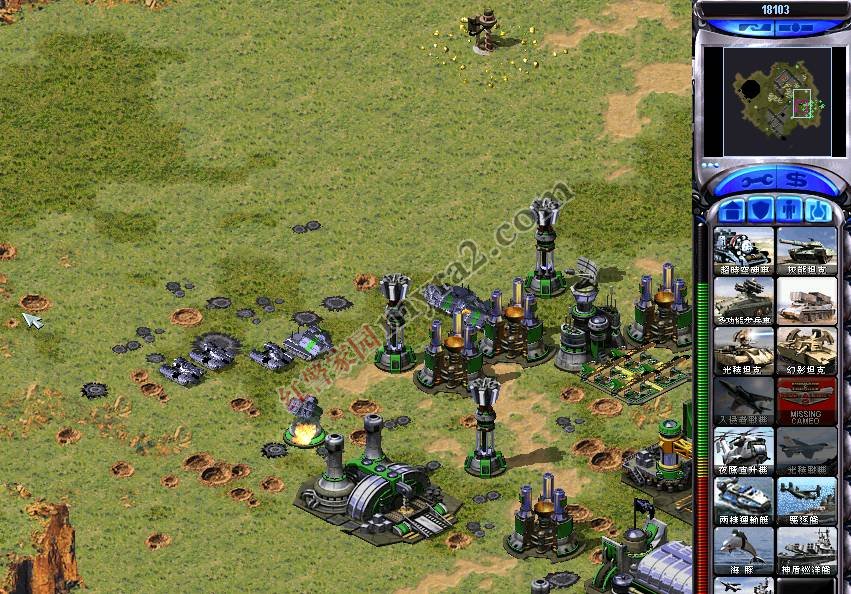Switch to the vehicles build tab

816,211
